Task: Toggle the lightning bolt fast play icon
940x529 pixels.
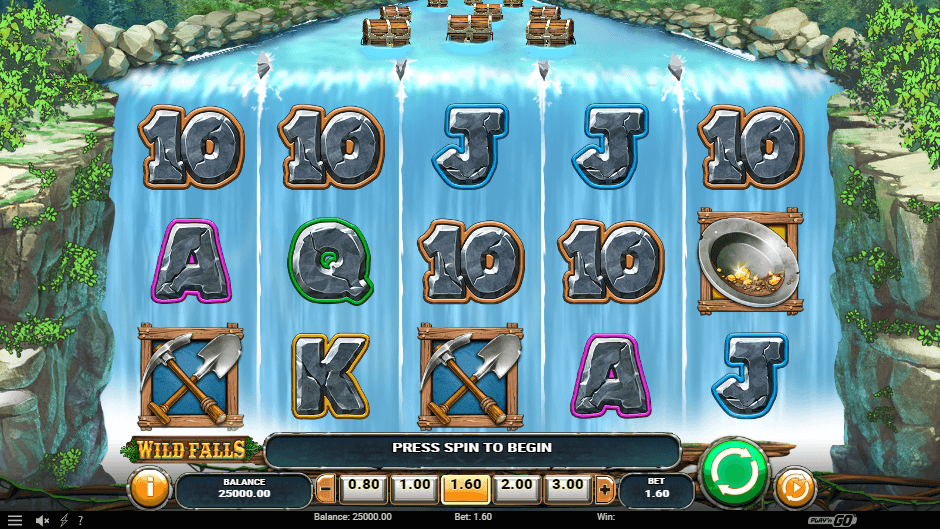Action: 64,520
